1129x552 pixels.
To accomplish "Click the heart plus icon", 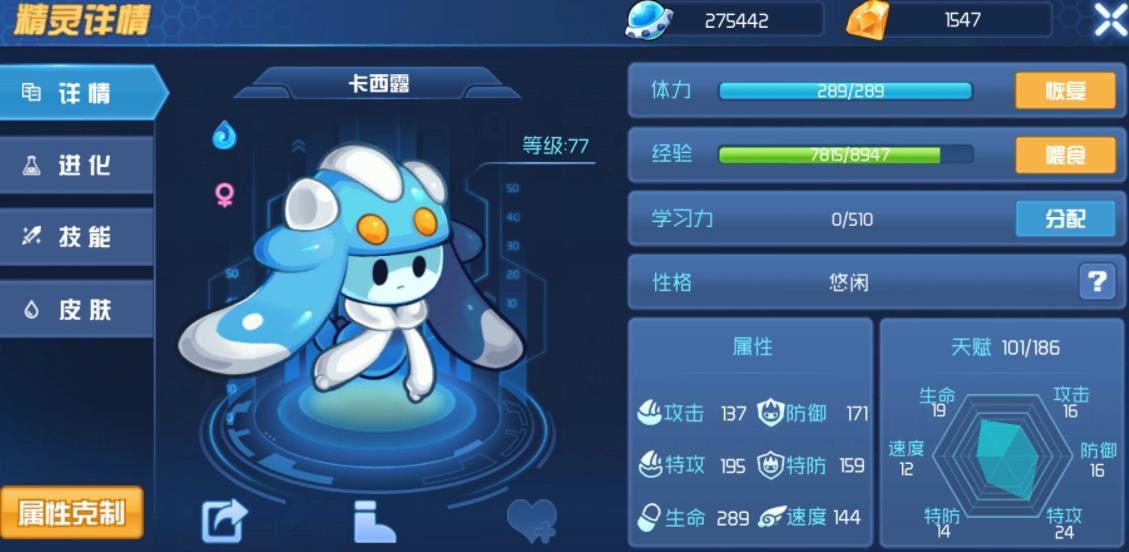I will (x=531, y=521).
